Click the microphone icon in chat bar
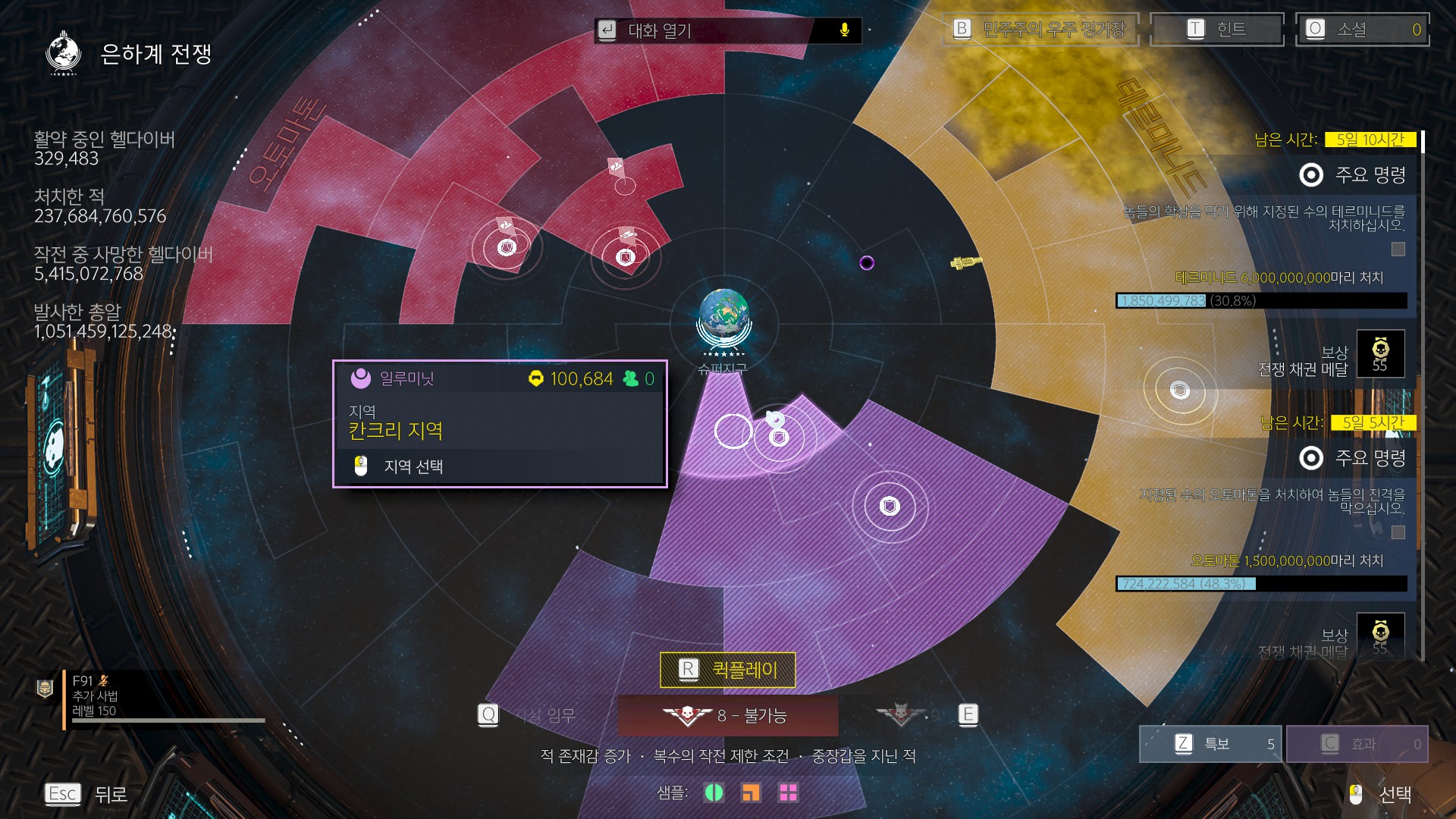The image size is (1456, 819). [845, 30]
